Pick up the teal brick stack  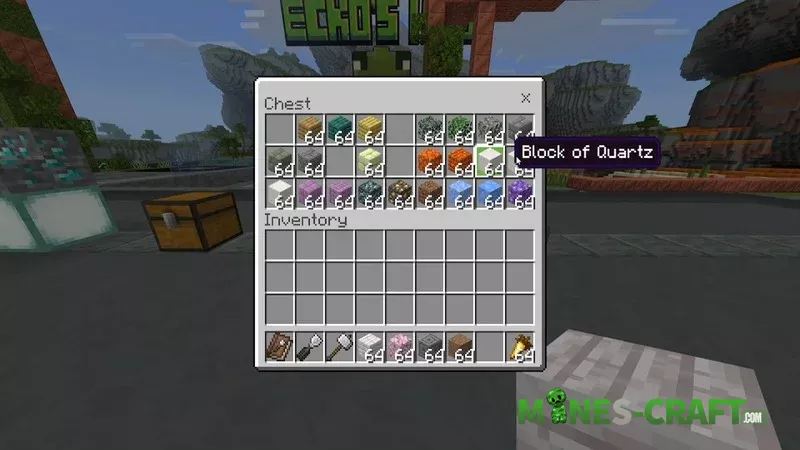point(340,129)
